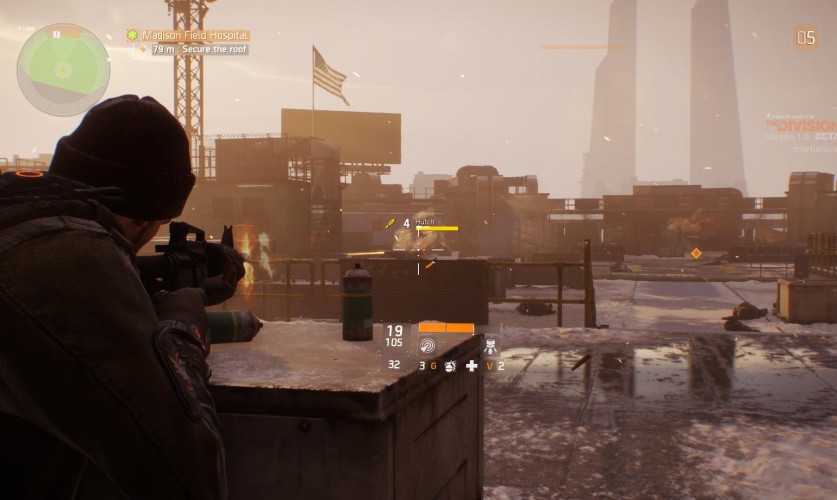Deploy the turret skill icon
This screenshot has width=837, height=500.
[x=491, y=347]
